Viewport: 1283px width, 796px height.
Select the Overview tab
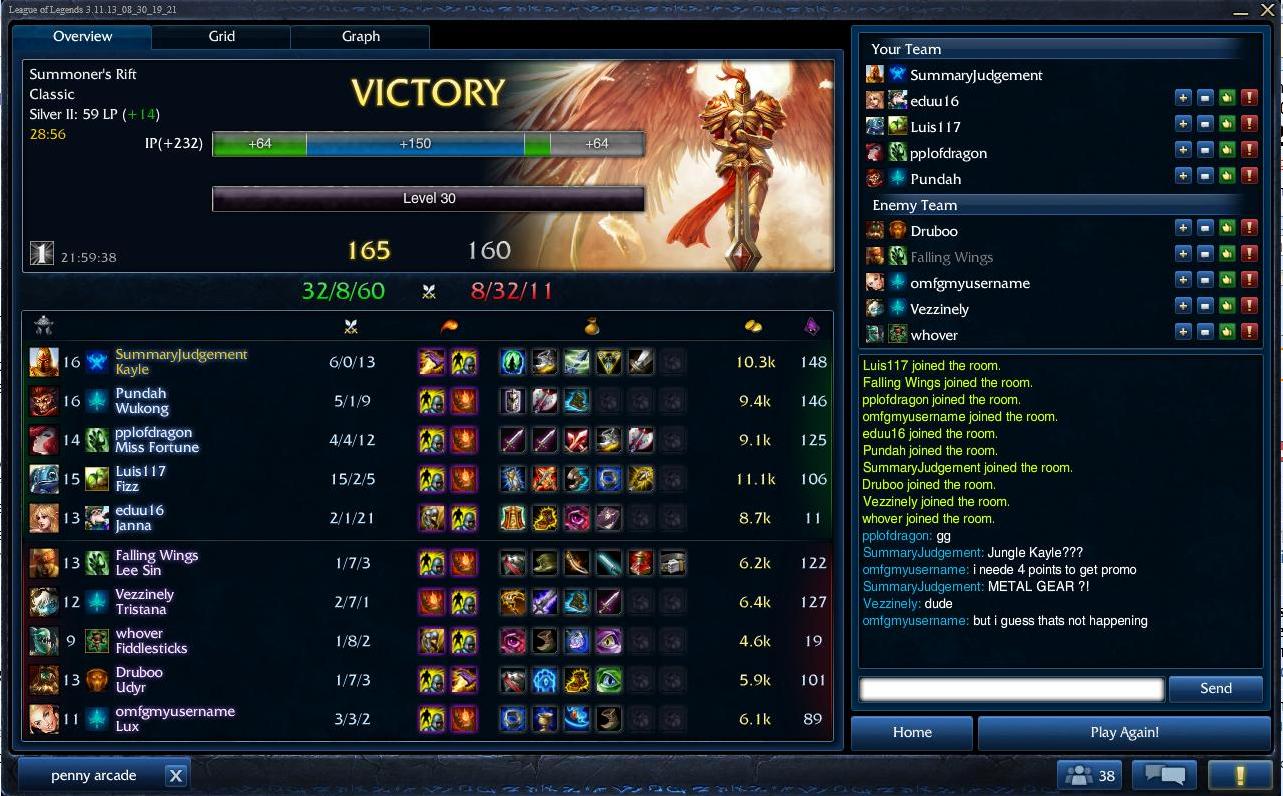click(82, 37)
